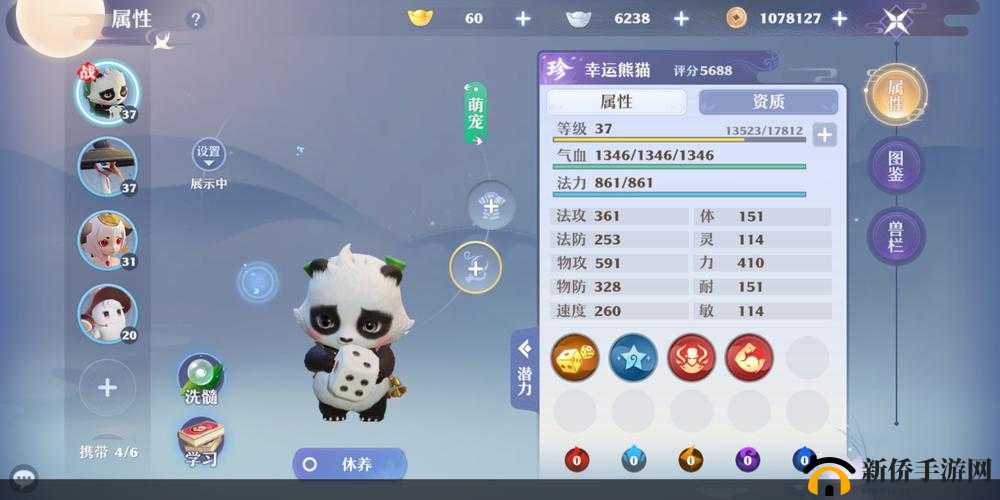Viewport: 1000px width, 500px height.
Task: Open the 洗髓 function
Action: tap(201, 379)
